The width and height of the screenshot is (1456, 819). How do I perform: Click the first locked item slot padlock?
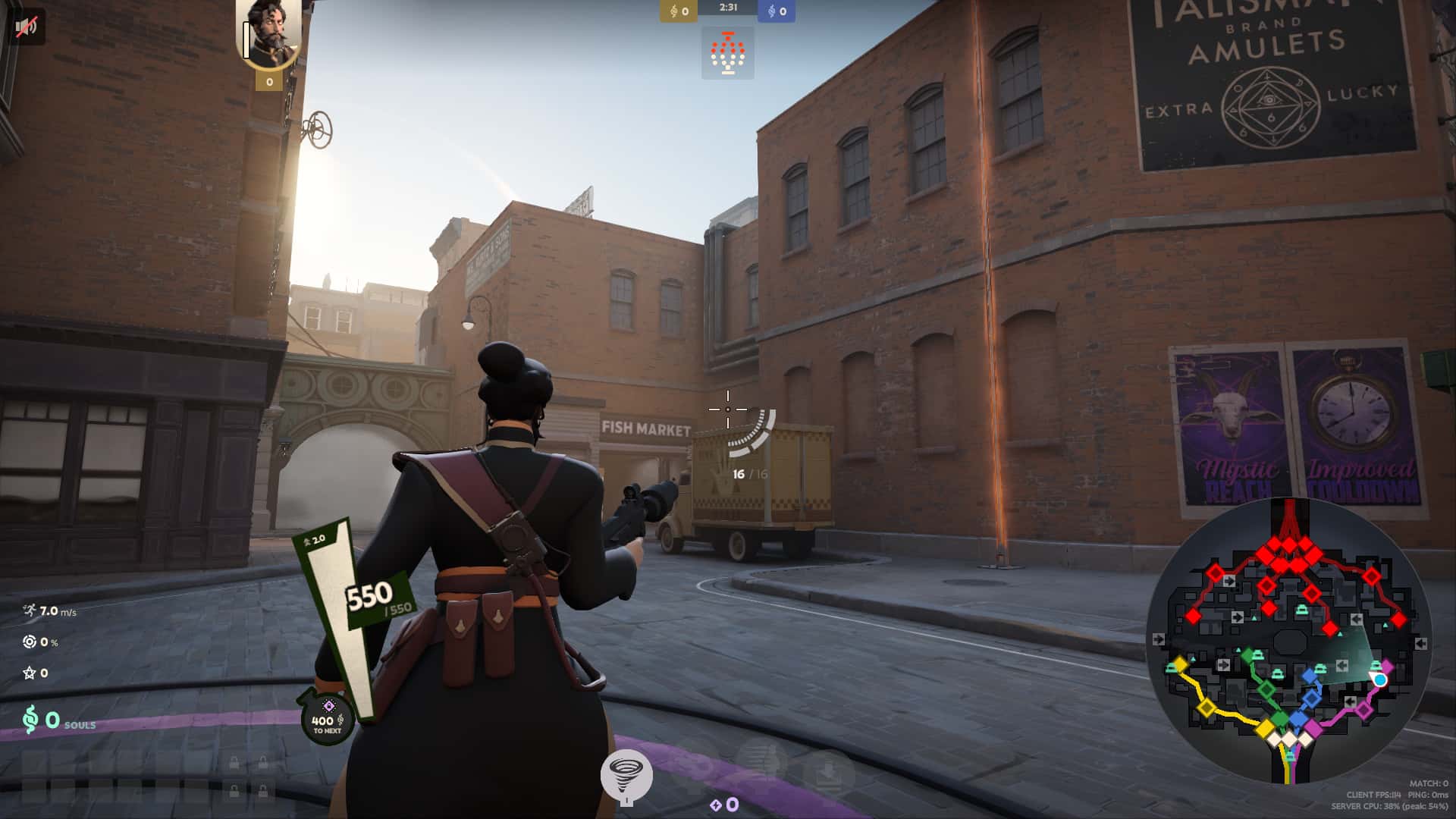pyautogui.click(x=234, y=761)
